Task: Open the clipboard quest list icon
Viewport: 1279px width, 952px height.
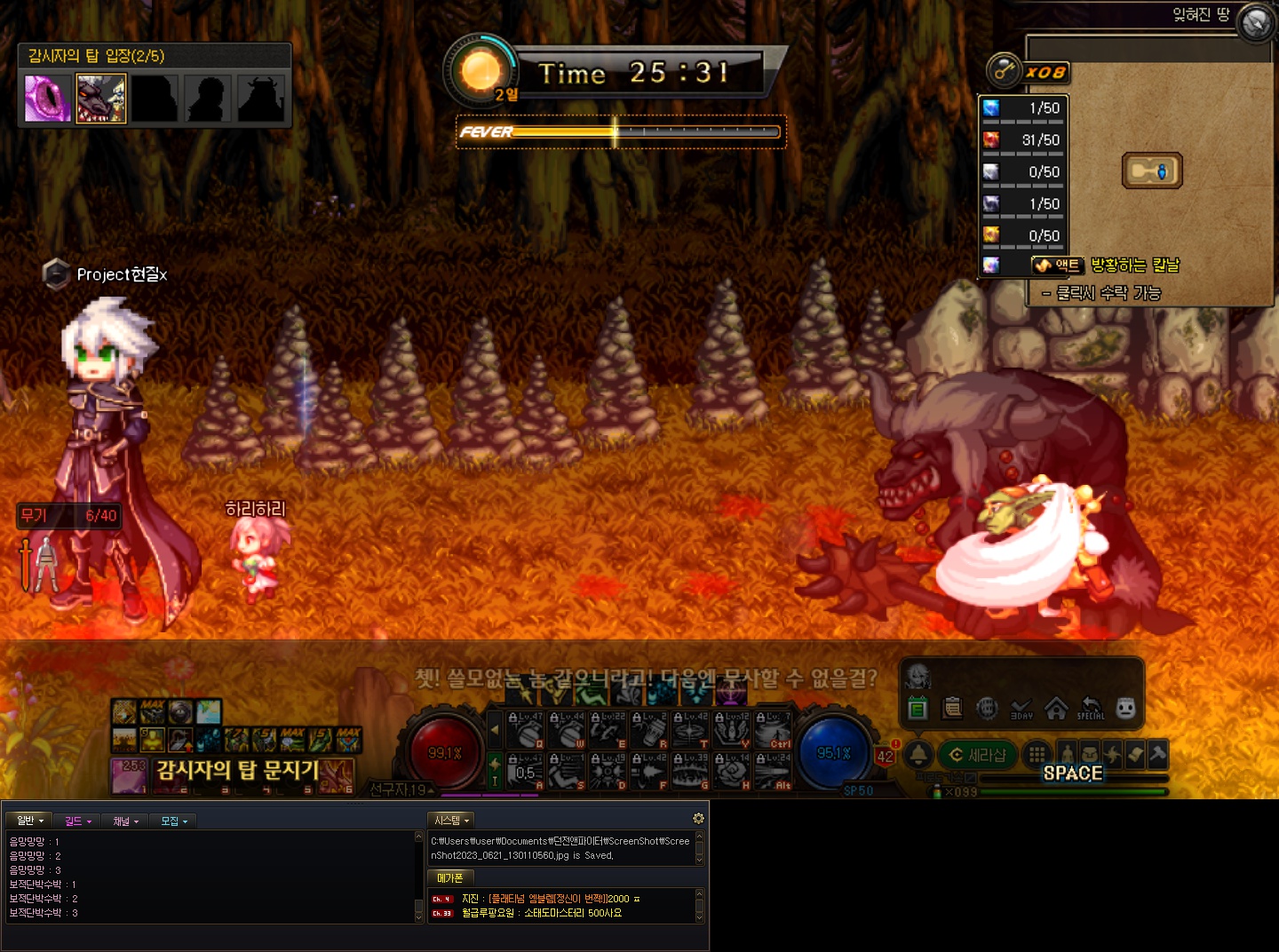Action: click(x=952, y=708)
